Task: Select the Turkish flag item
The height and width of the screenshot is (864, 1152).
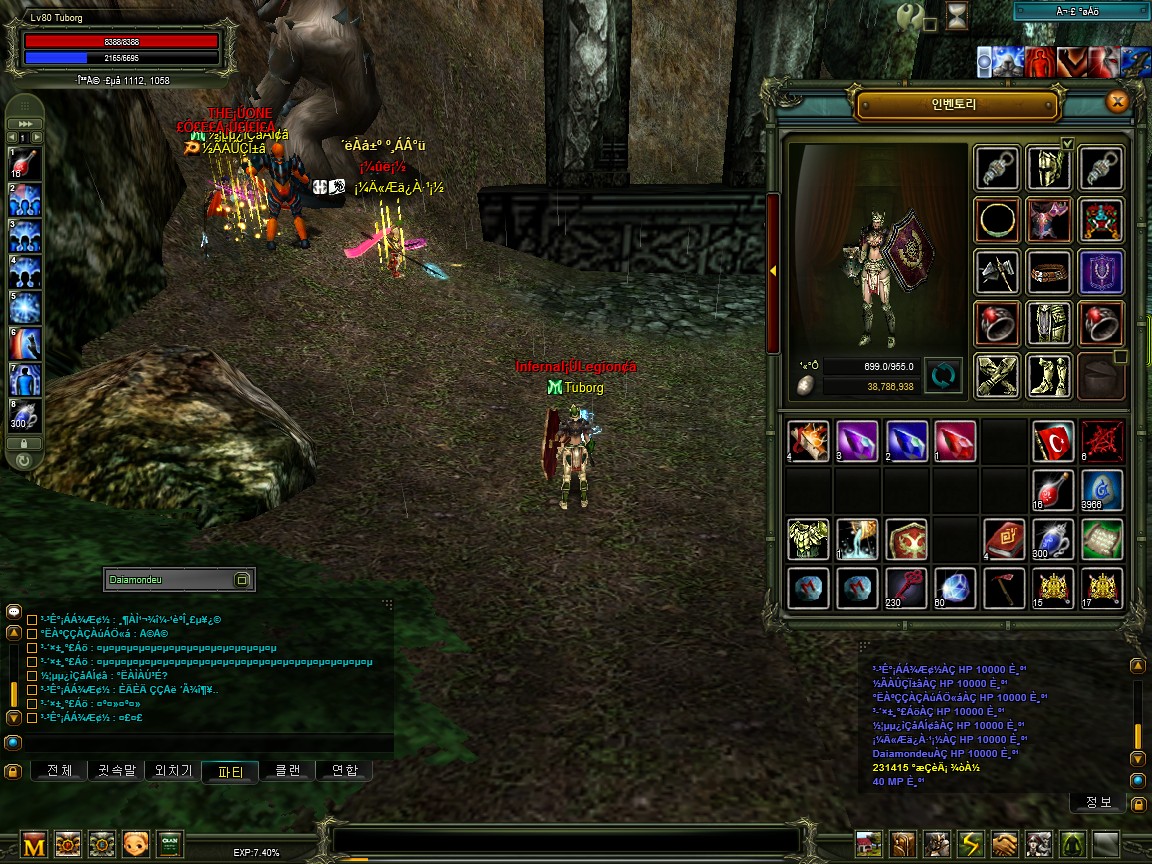Action: [x=1053, y=441]
